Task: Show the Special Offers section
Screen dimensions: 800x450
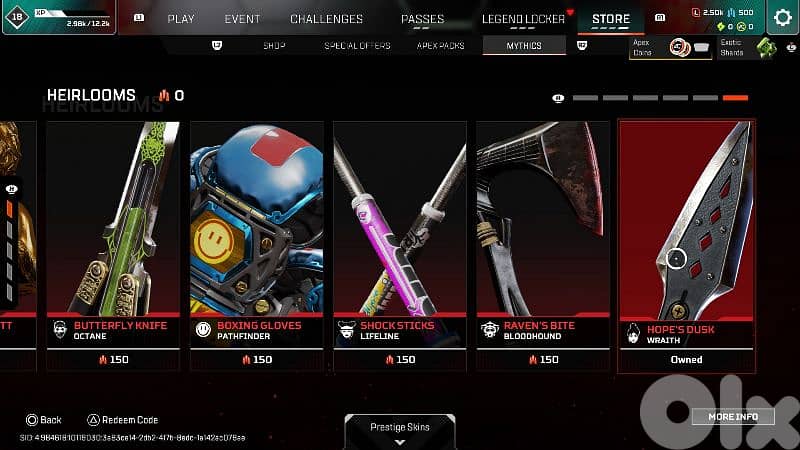Action: click(357, 46)
